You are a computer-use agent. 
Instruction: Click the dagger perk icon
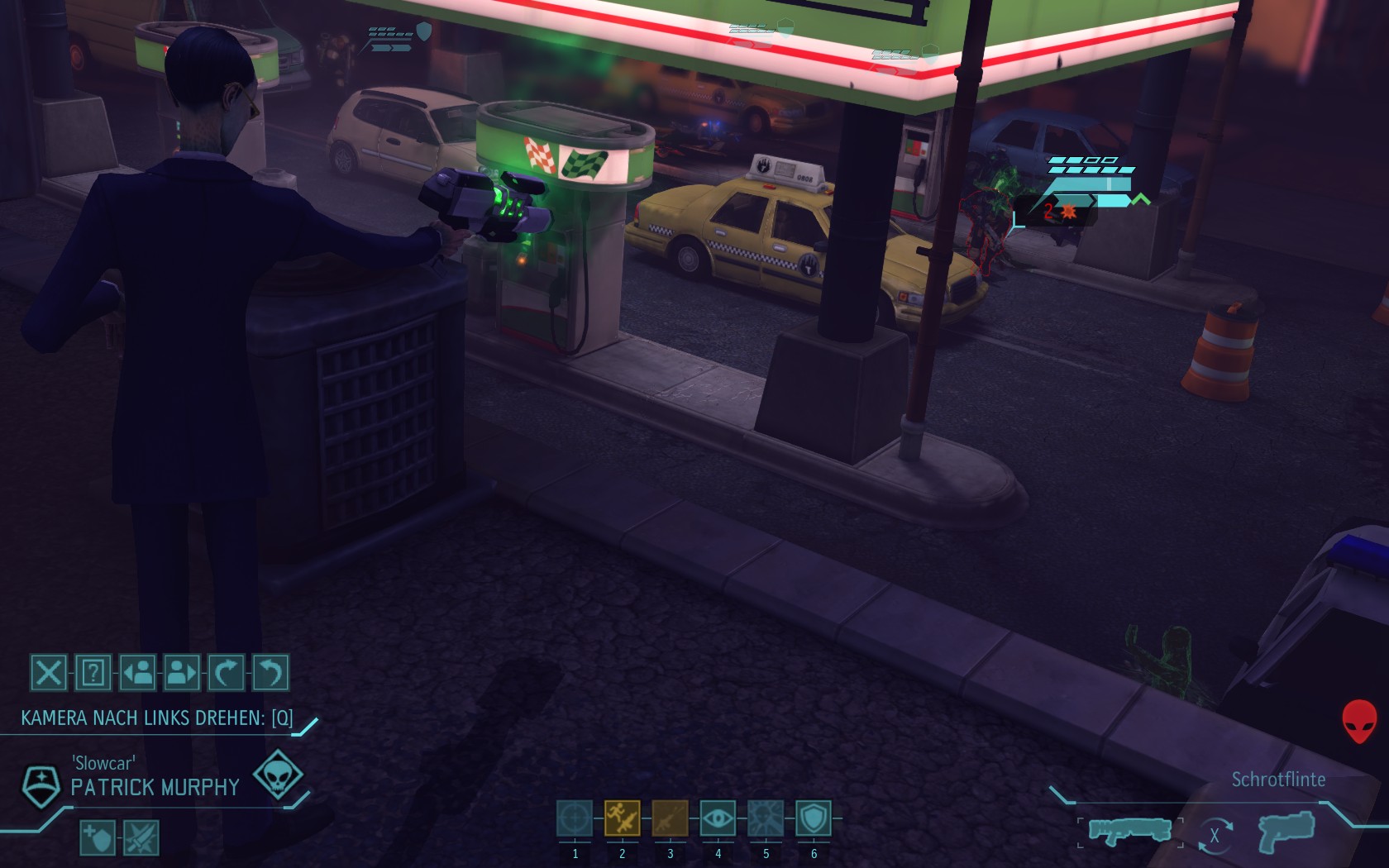point(141,838)
